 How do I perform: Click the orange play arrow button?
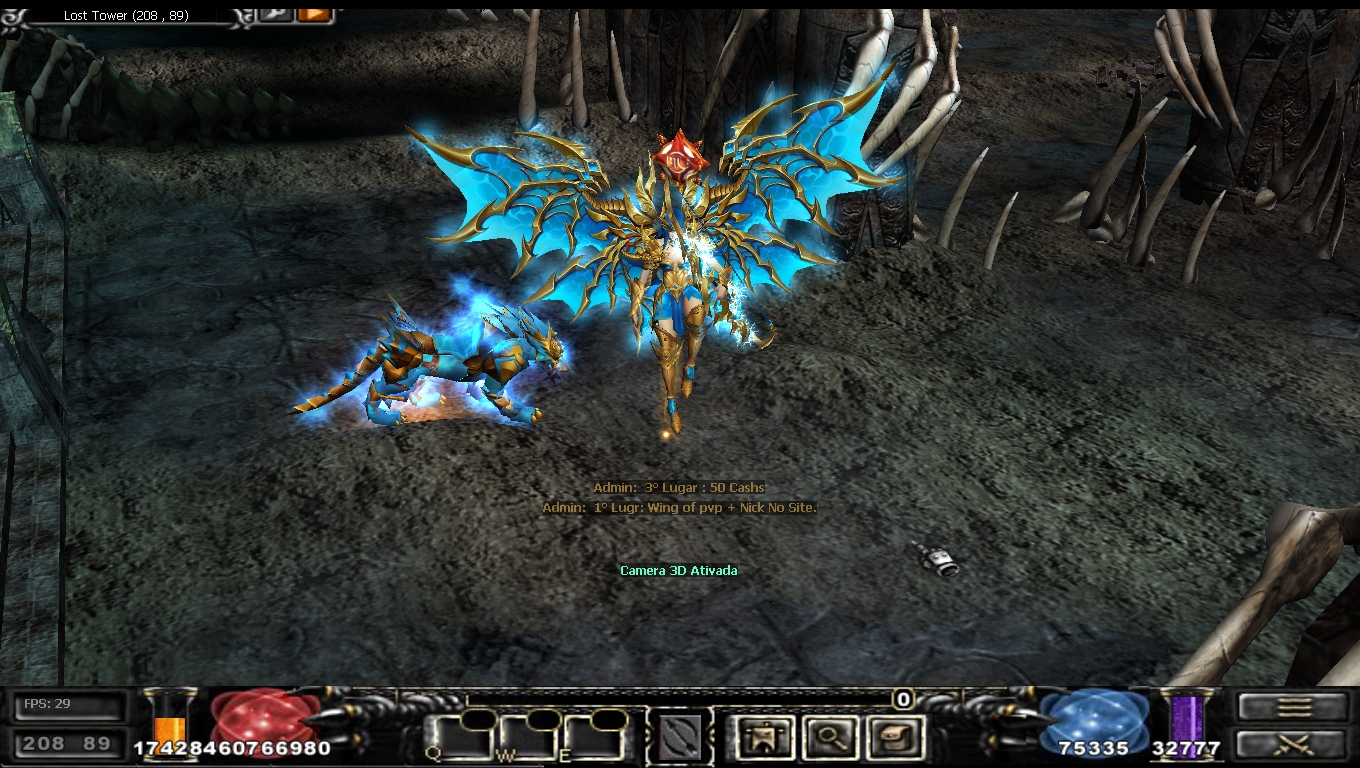click(x=314, y=13)
